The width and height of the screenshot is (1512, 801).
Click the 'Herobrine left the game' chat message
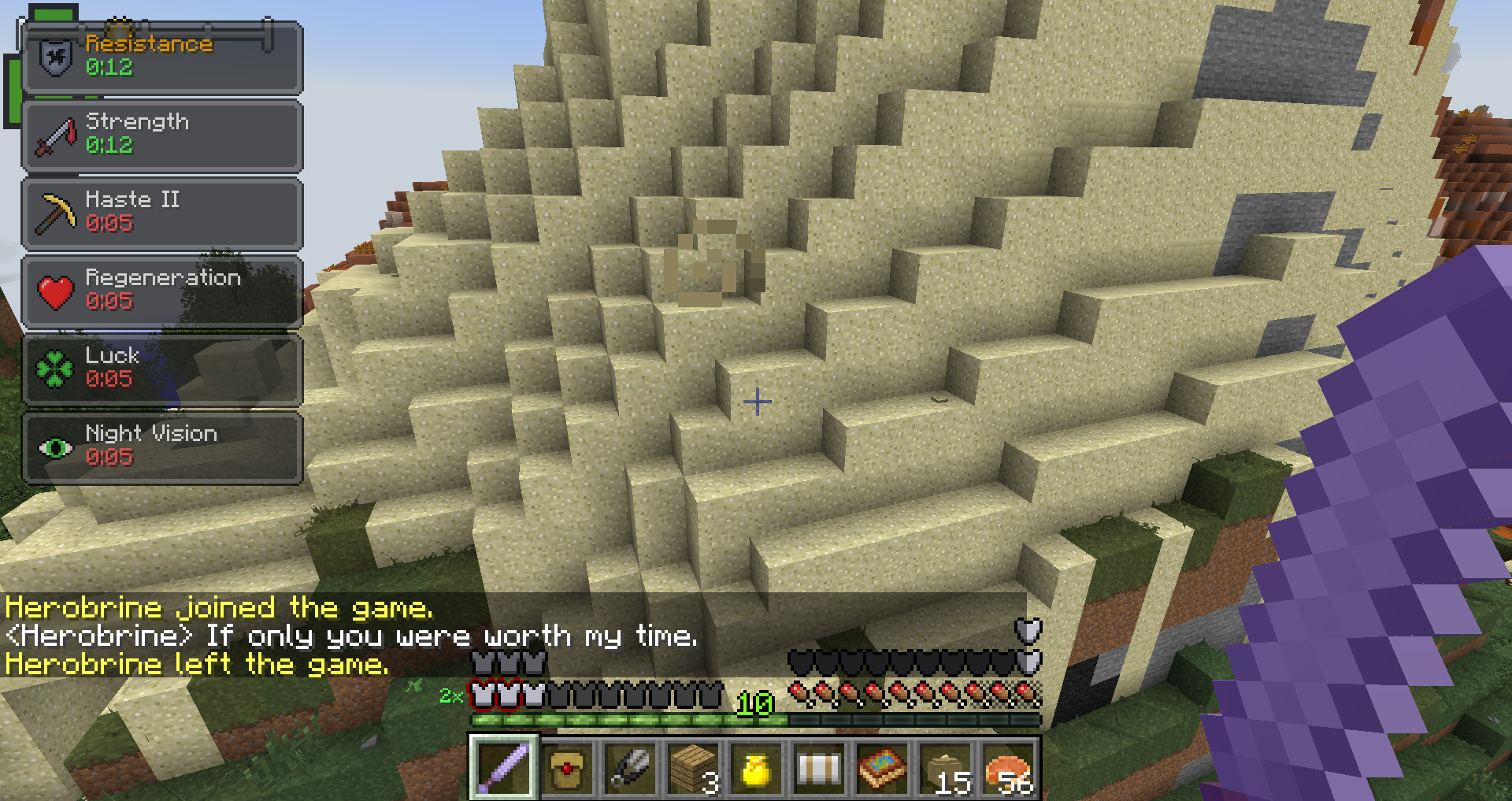point(197,666)
